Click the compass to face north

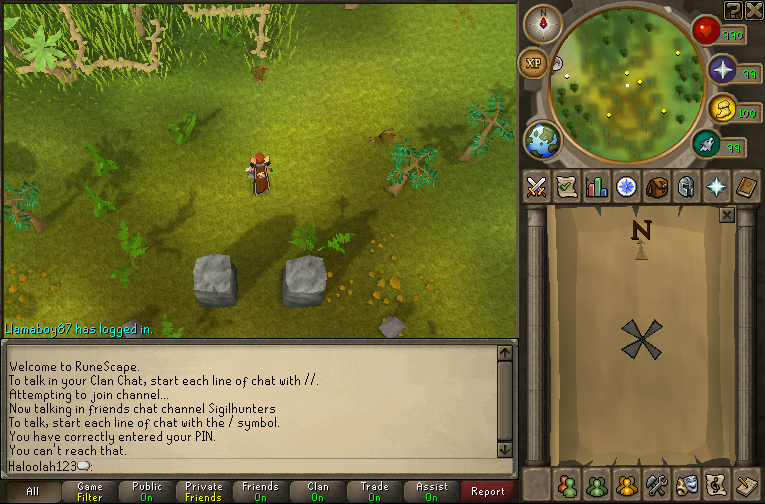tap(544, 23)
